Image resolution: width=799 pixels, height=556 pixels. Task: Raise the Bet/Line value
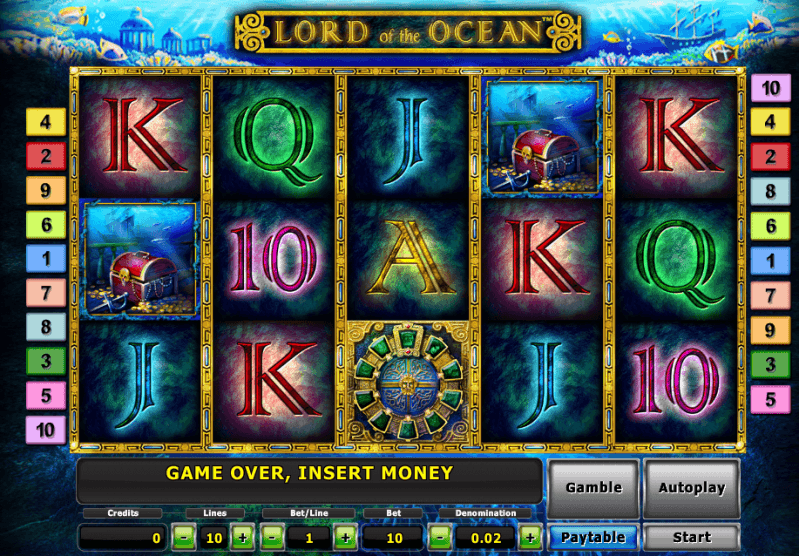pyautogui.click(x=344, y=538)
